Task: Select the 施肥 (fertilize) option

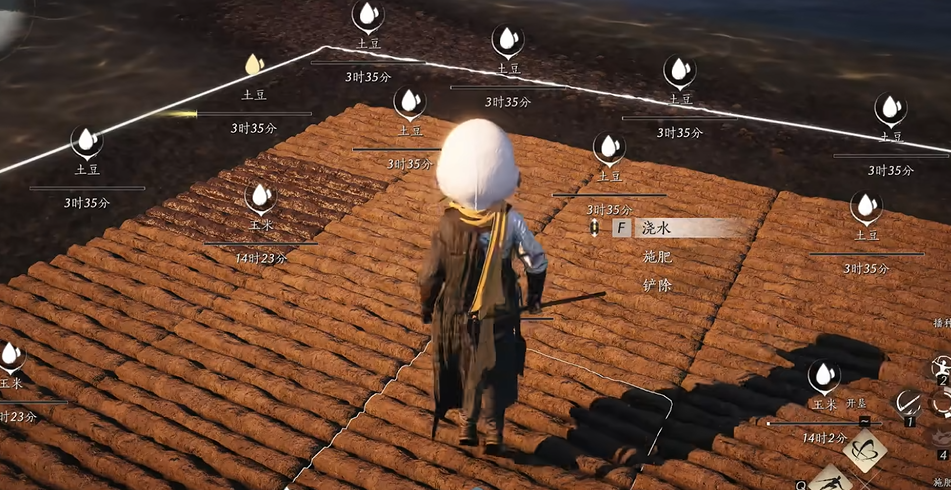Action: pyautogui.click(x=657, y=257)
